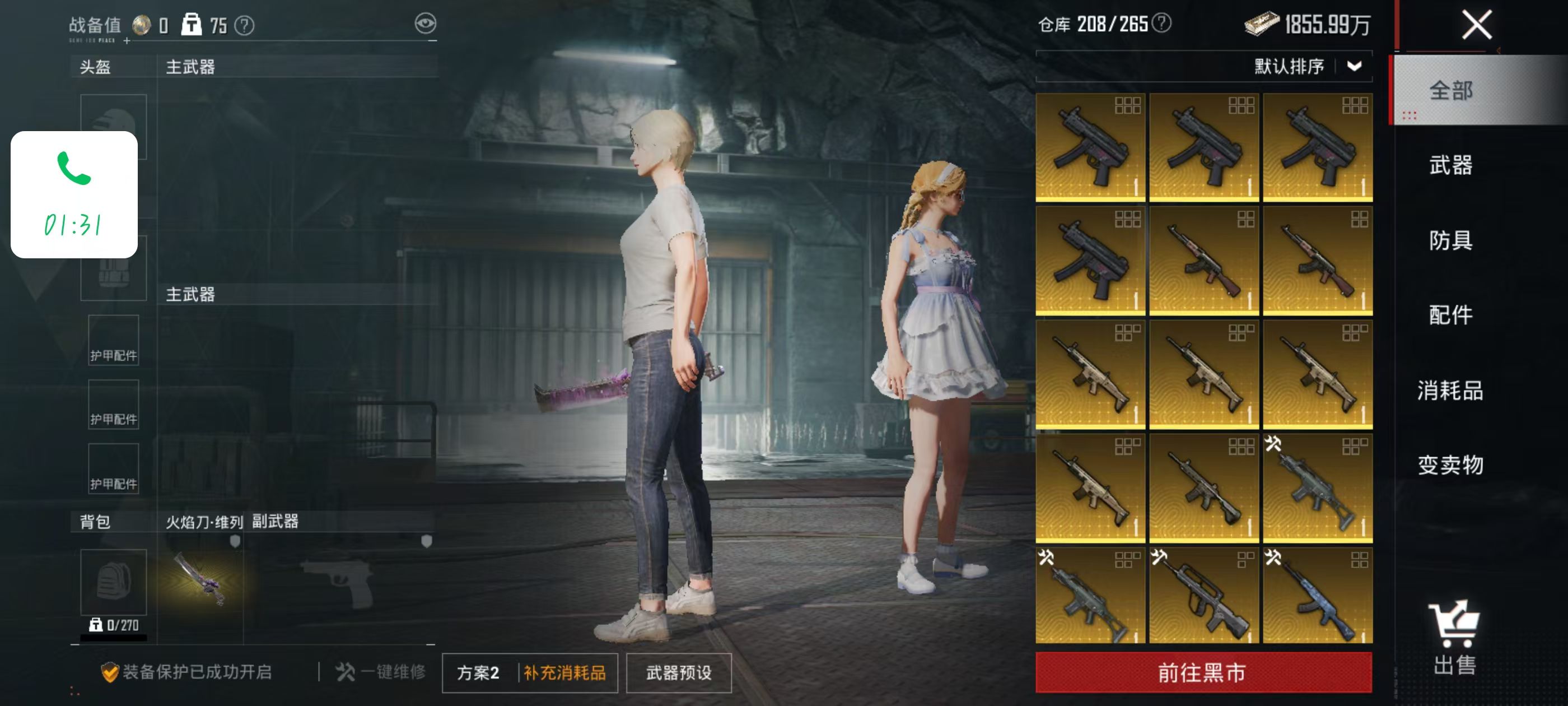This screenshot has height=706, width=1568.
Task: Choose 补充消耗品 to restock consumables
Action: tap(564, 672)
